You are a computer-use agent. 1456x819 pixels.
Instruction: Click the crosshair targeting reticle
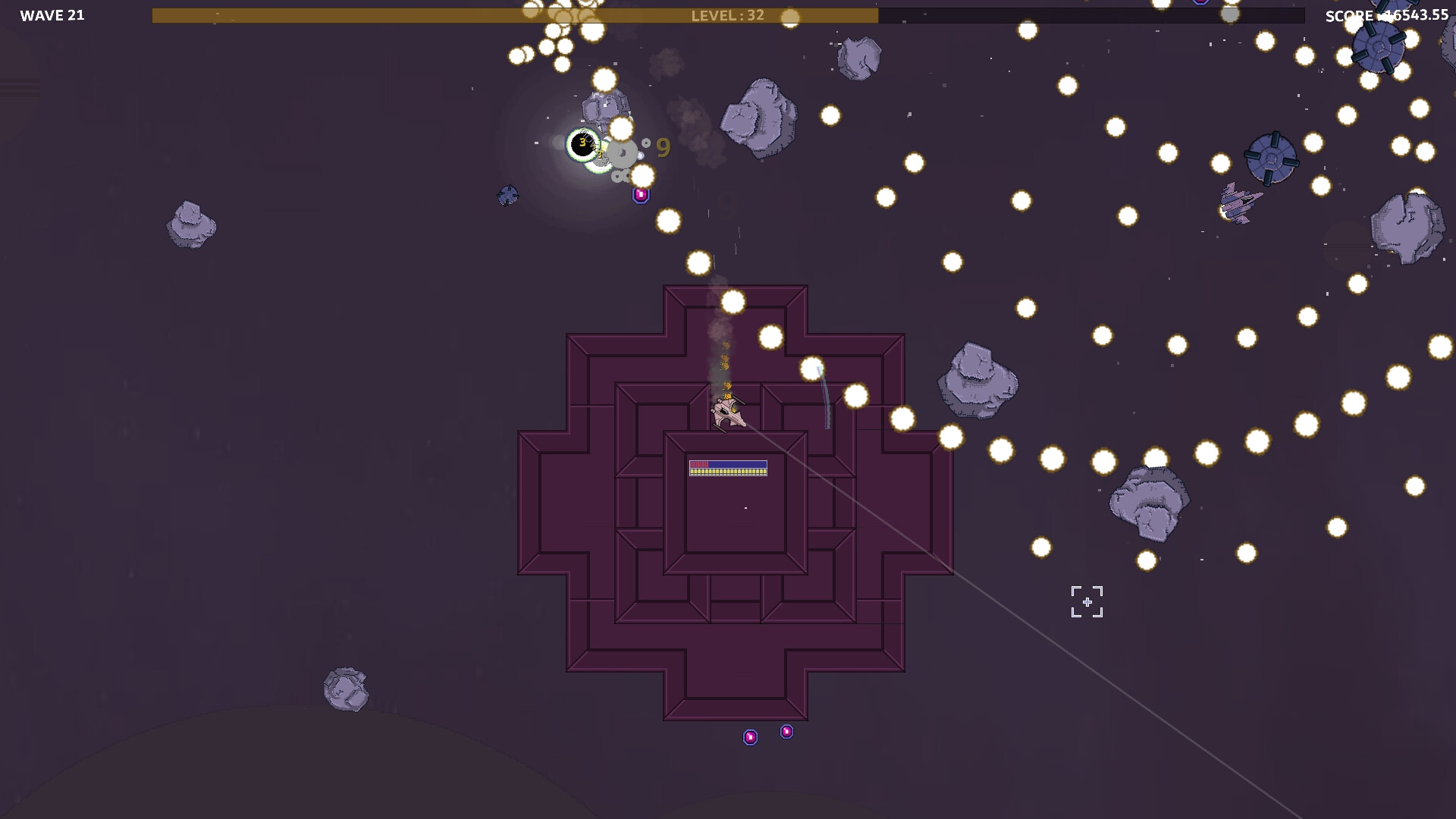(1088, 601)
